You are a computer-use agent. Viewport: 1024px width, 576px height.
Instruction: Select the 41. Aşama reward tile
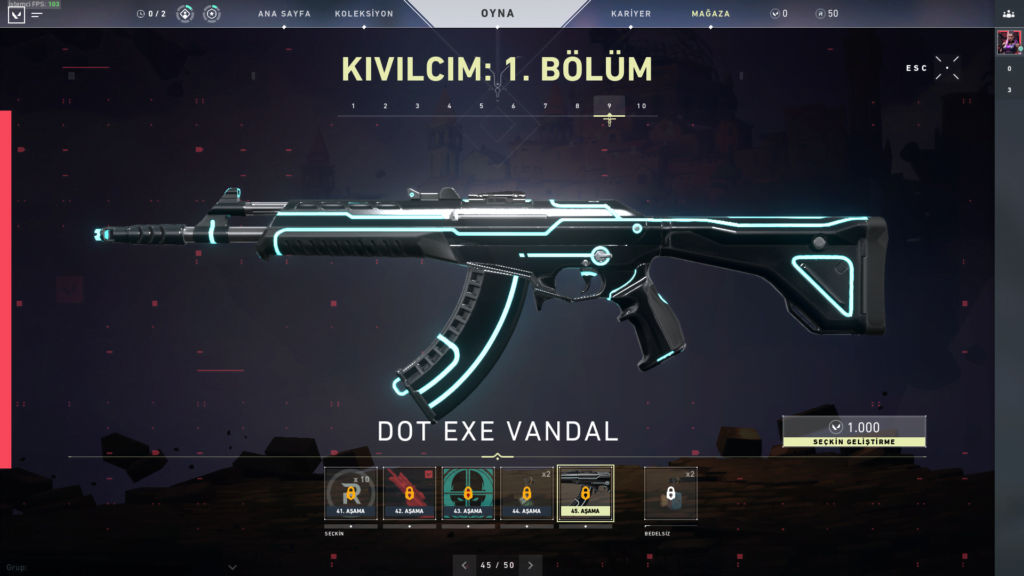(352, 494)
